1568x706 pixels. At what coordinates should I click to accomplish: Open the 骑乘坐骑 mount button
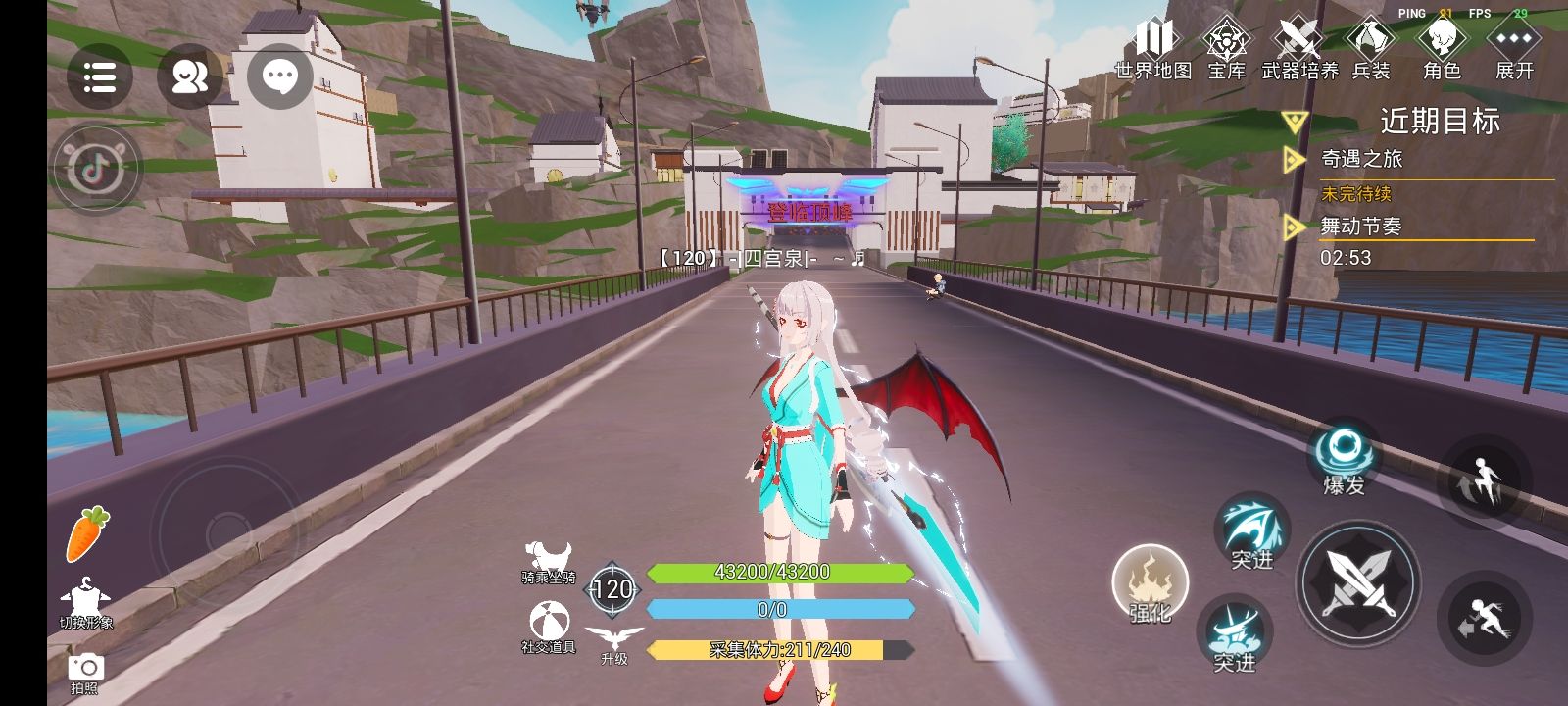point(548,563)
